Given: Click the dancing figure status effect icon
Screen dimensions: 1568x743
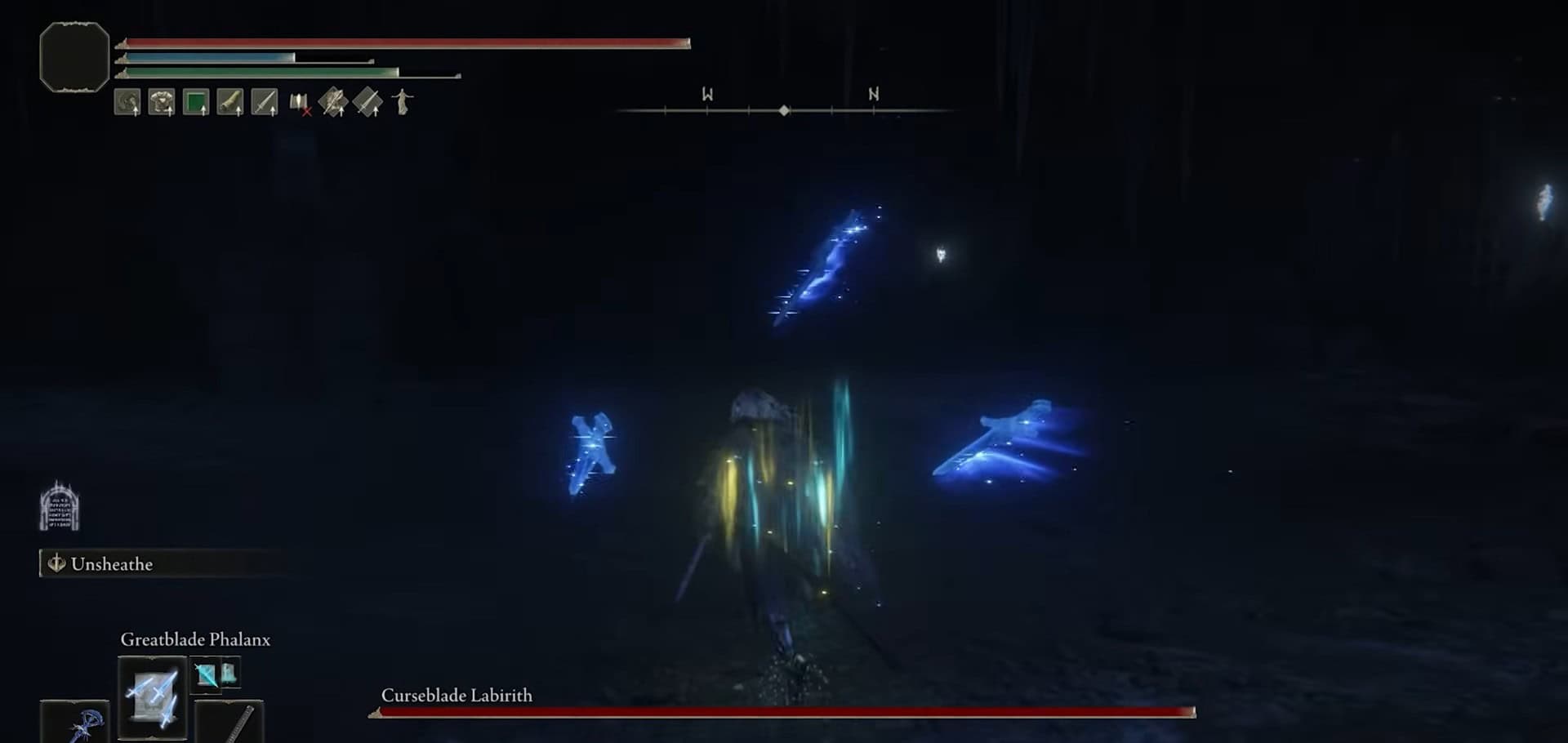Looking at the screenshot, I should point(402,100).
